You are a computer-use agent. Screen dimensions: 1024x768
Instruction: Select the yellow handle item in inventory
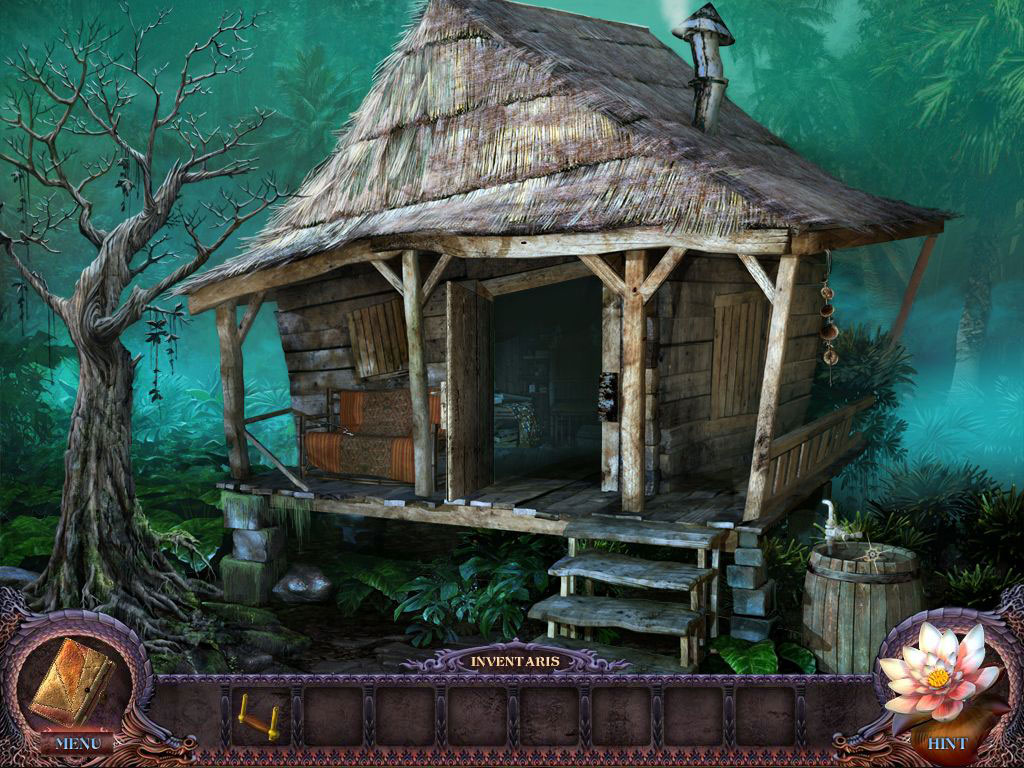click(x=259, y=714)
